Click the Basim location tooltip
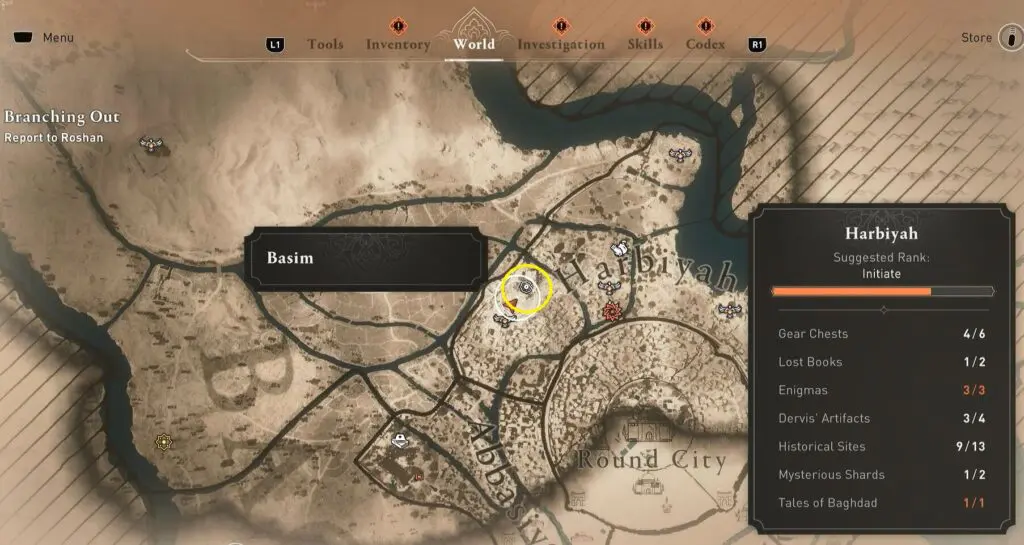 (365, 258)
